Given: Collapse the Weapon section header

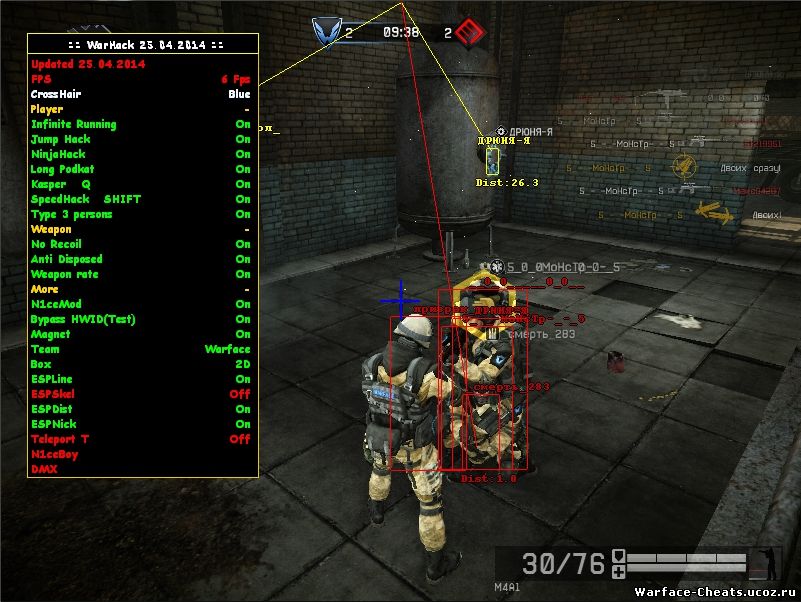Looking at the screenshot, I should 140,229.
